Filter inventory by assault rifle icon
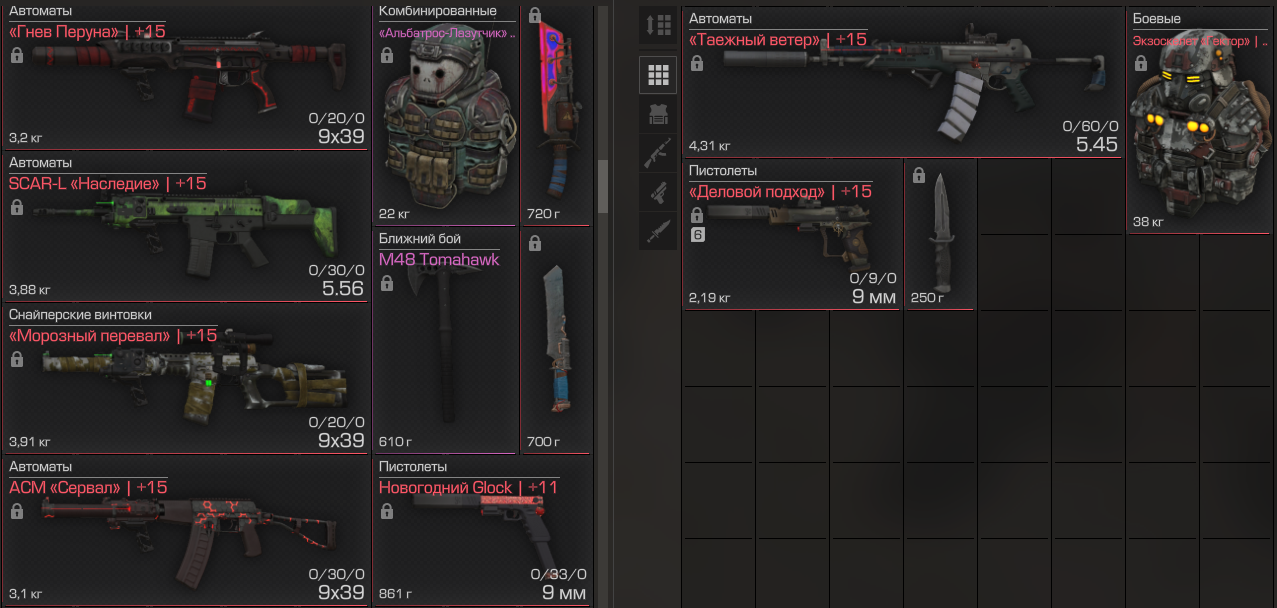The image size is (1277, 608). click(x=657, y=153)
